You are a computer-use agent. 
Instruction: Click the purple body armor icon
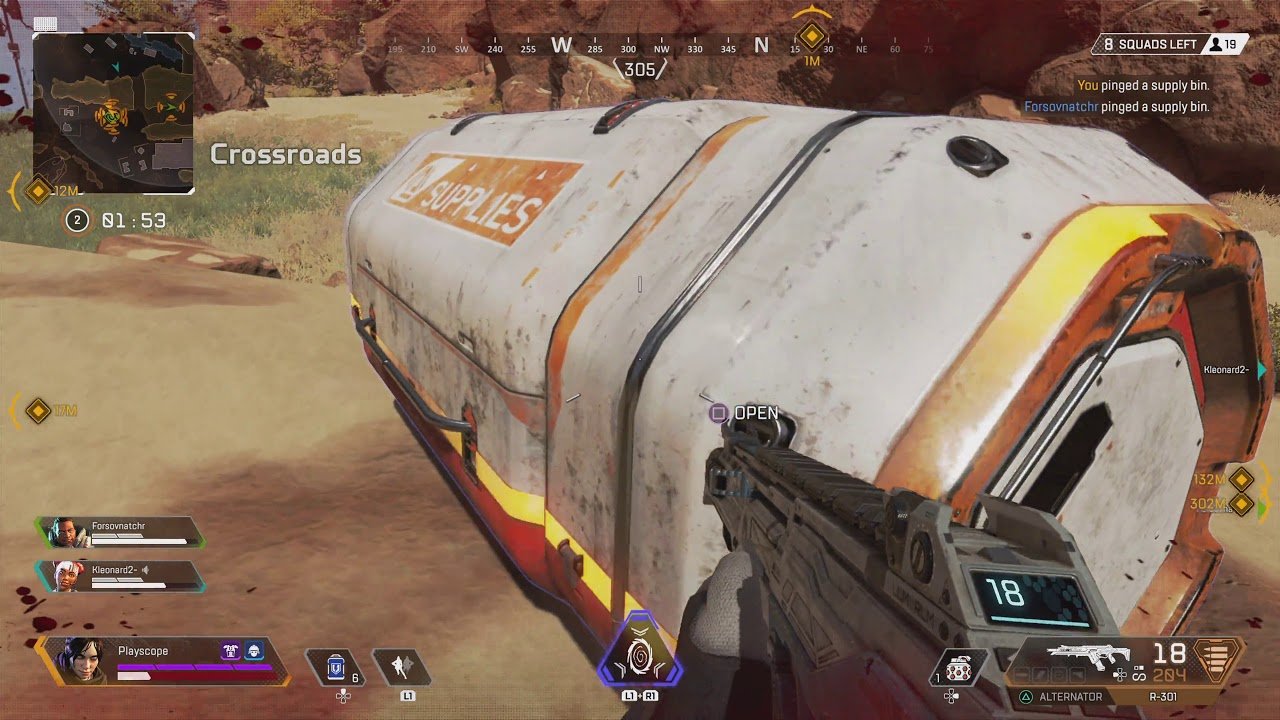(230, 651)
